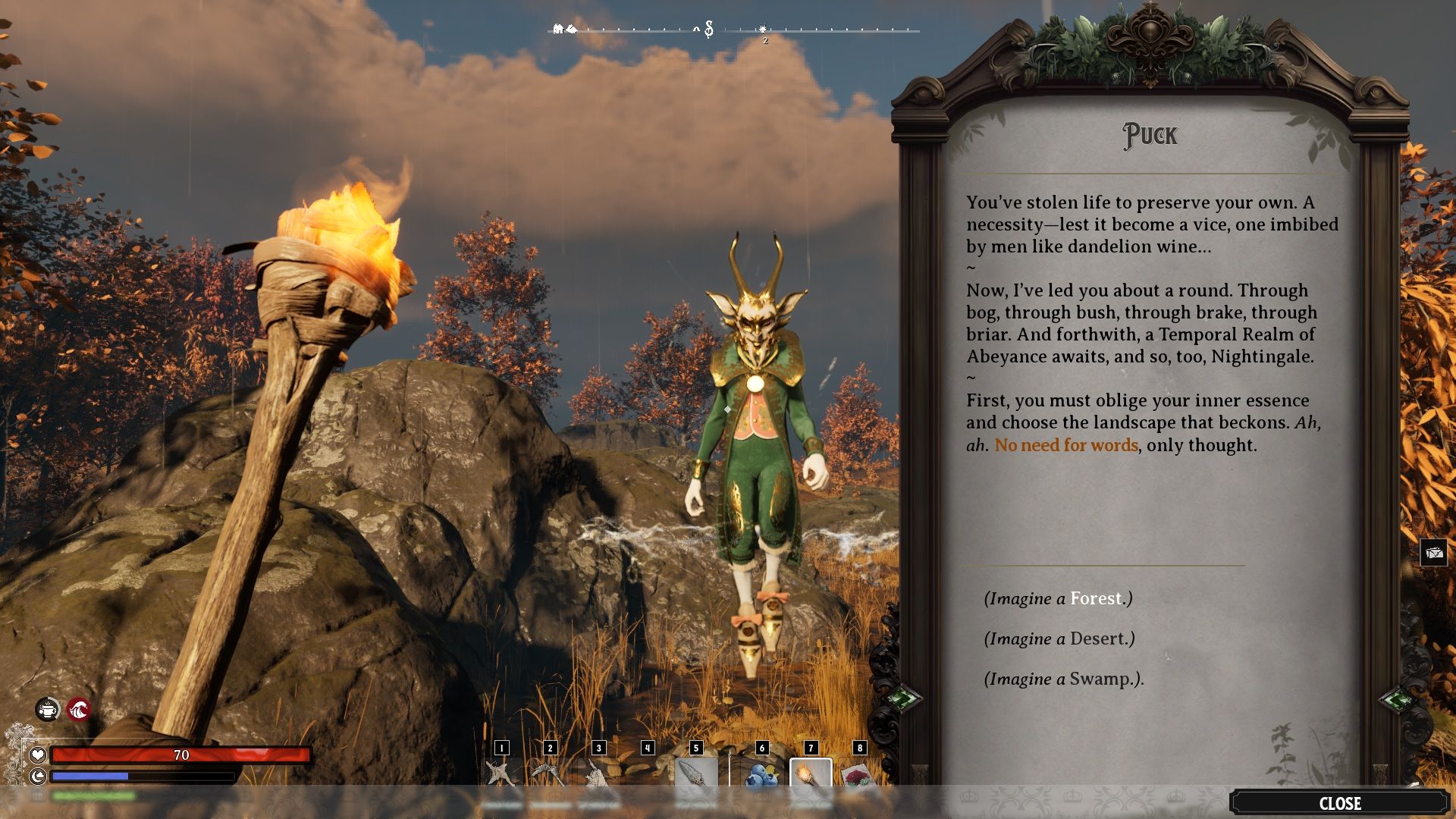Select the crossed tool in hotbar slot 1
The image size is (1456, 819).
[500, 774]
